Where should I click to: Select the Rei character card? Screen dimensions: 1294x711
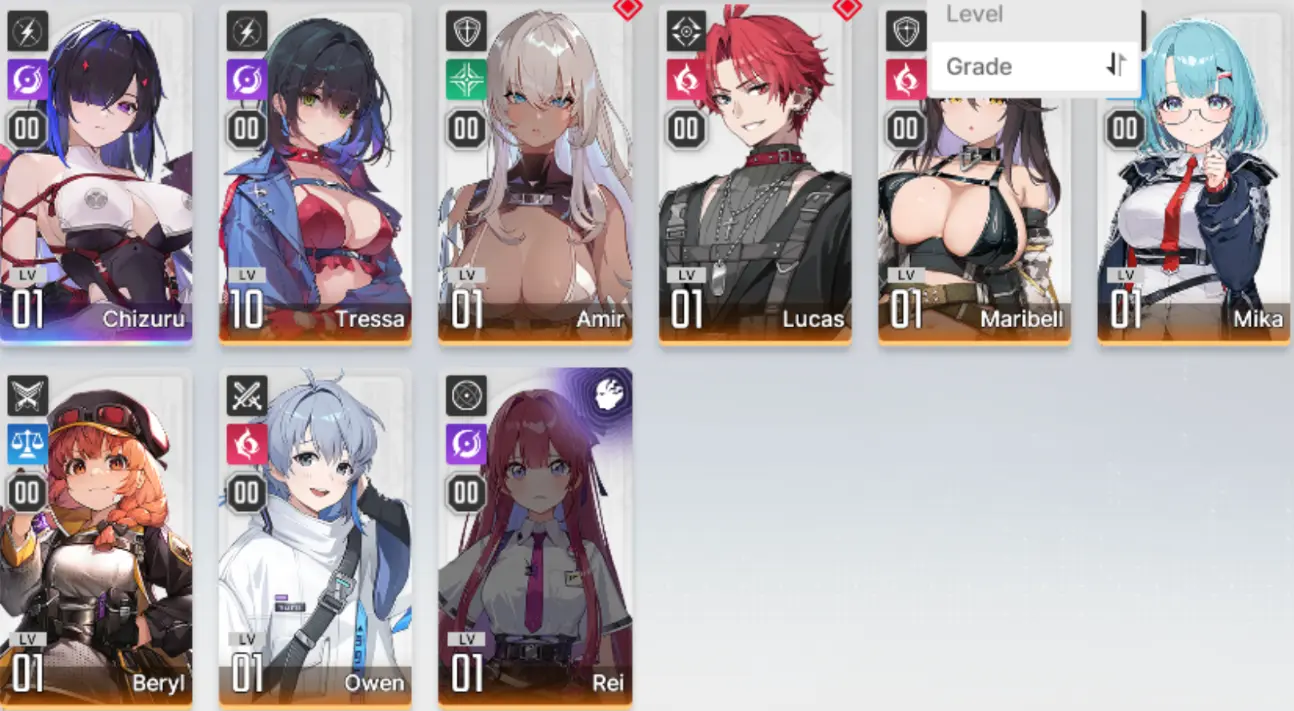(535, 540)
